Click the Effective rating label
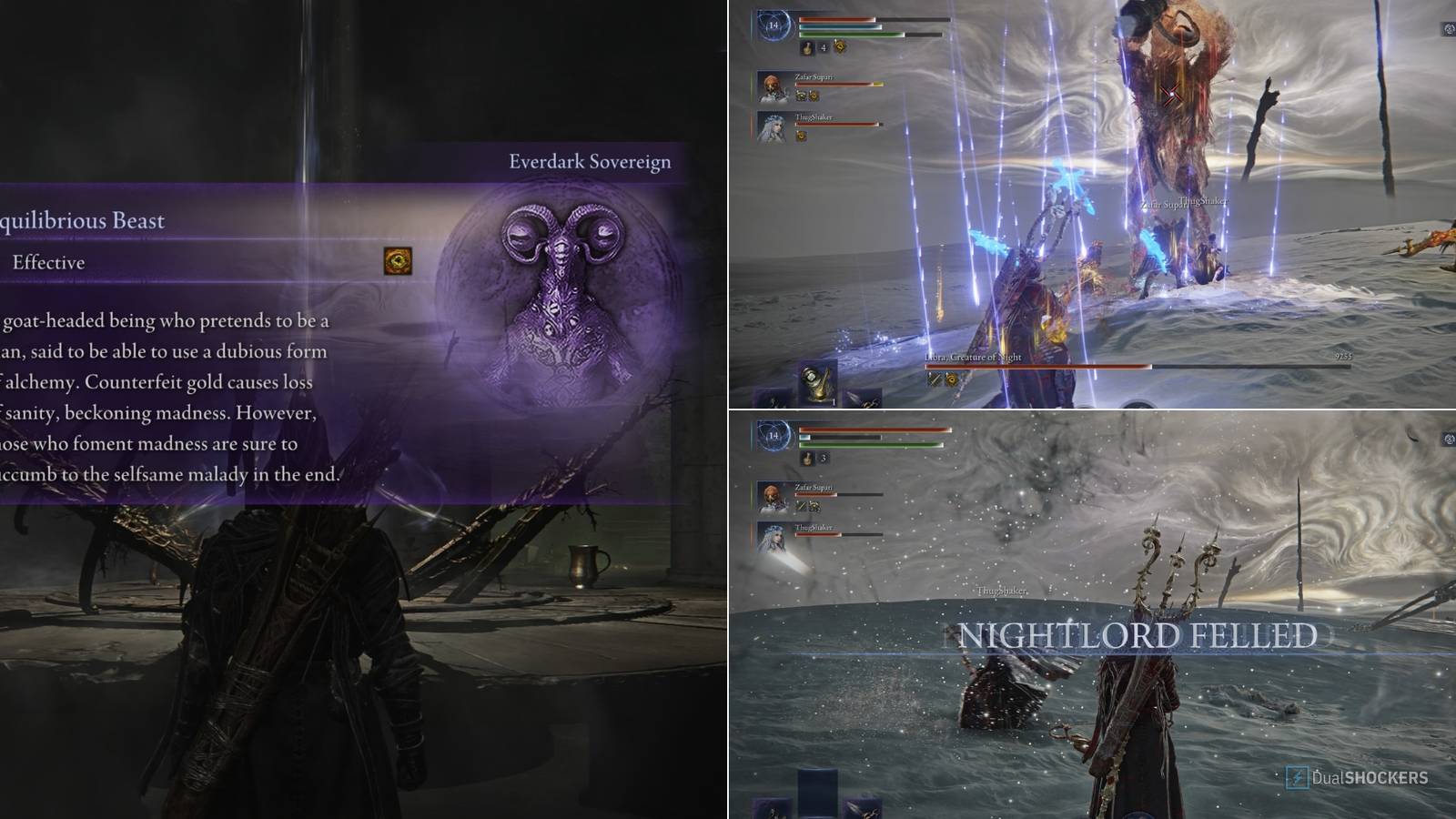This screenshot has height=819, width=1456. pos(50,263)
